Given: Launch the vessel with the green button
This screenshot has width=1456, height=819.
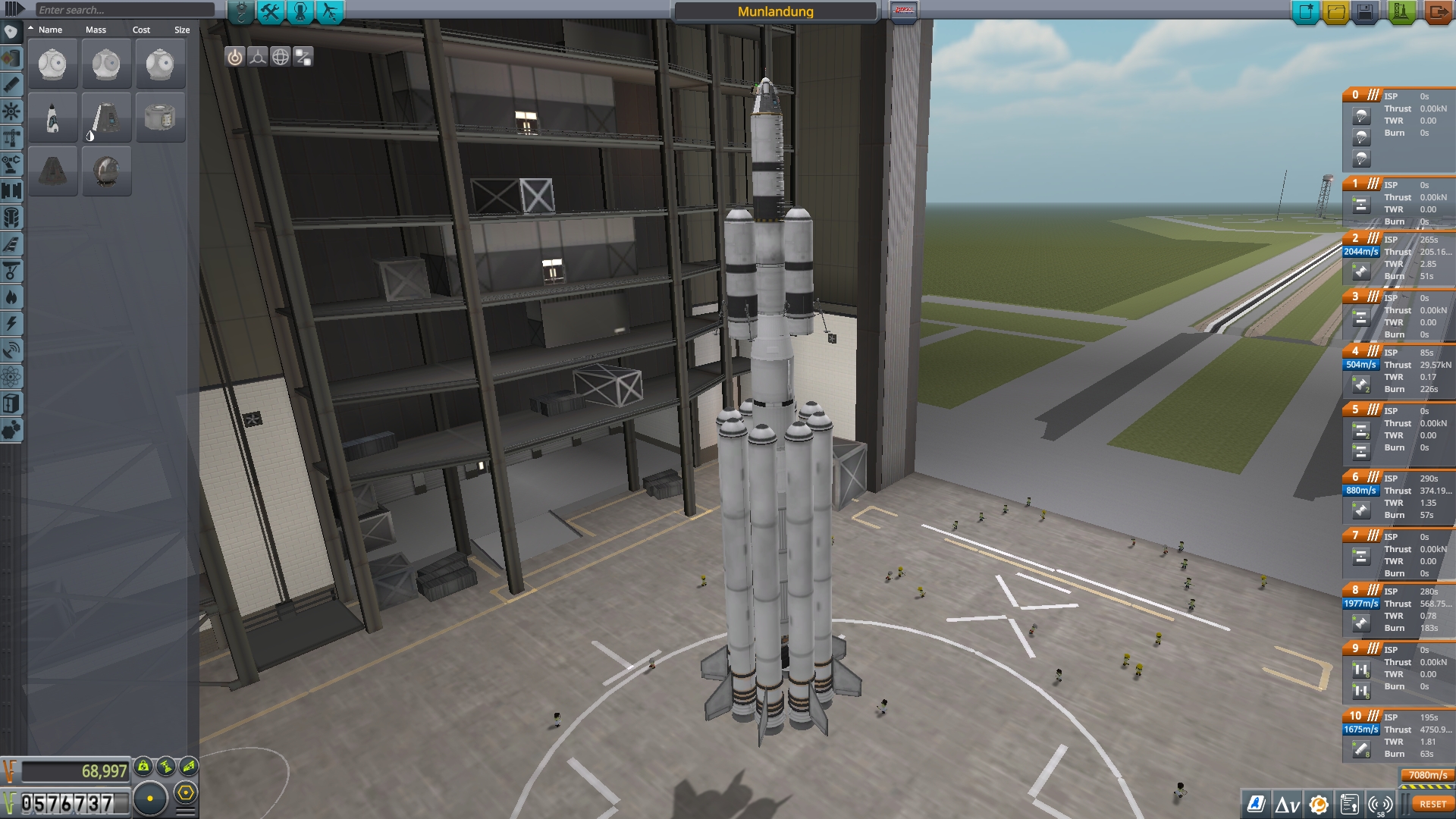Looking at the screenshot, I should coord(1401,12).
